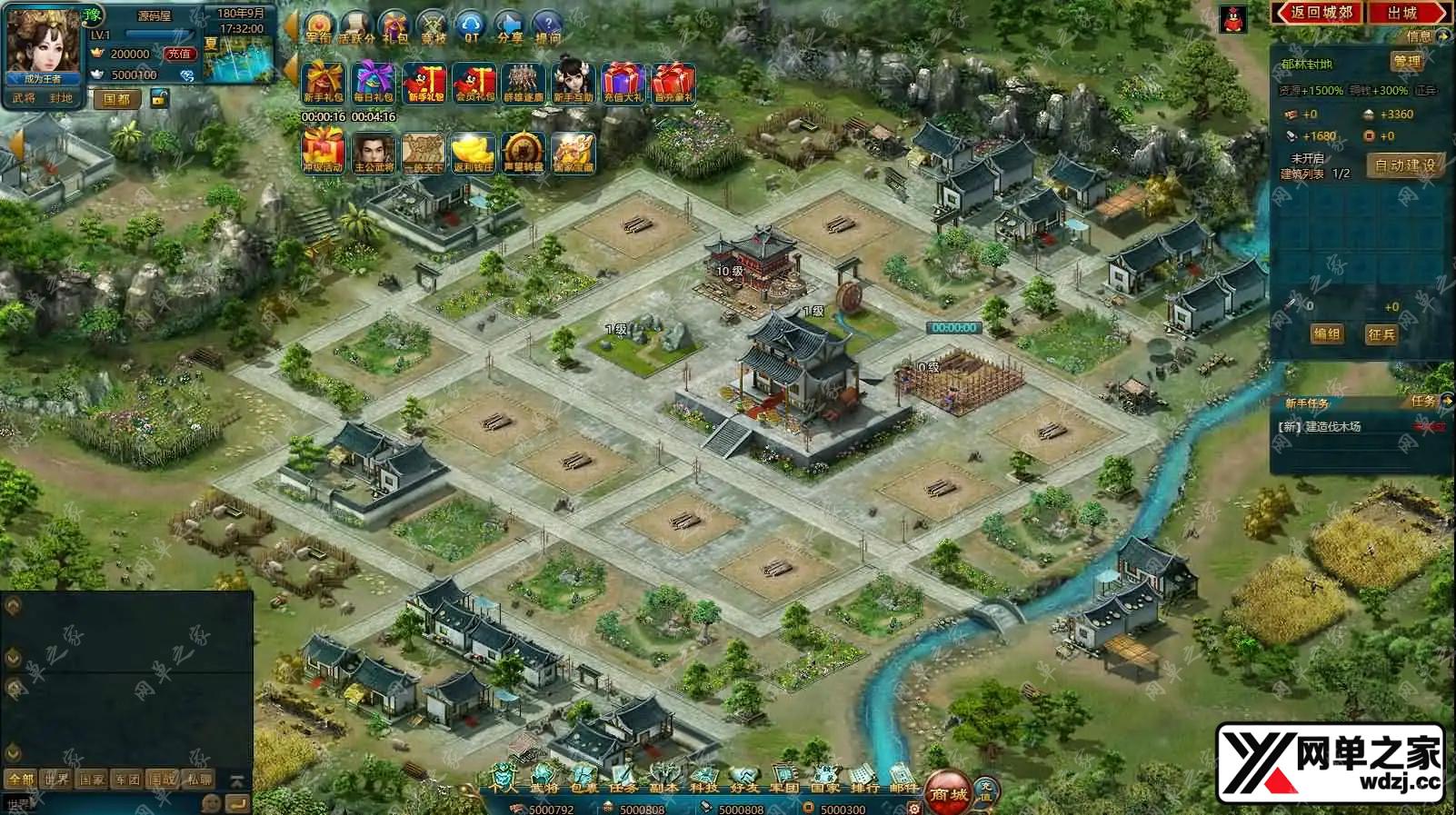
Task: Leave the city with 出城
Action: [x=1402, y=13]
